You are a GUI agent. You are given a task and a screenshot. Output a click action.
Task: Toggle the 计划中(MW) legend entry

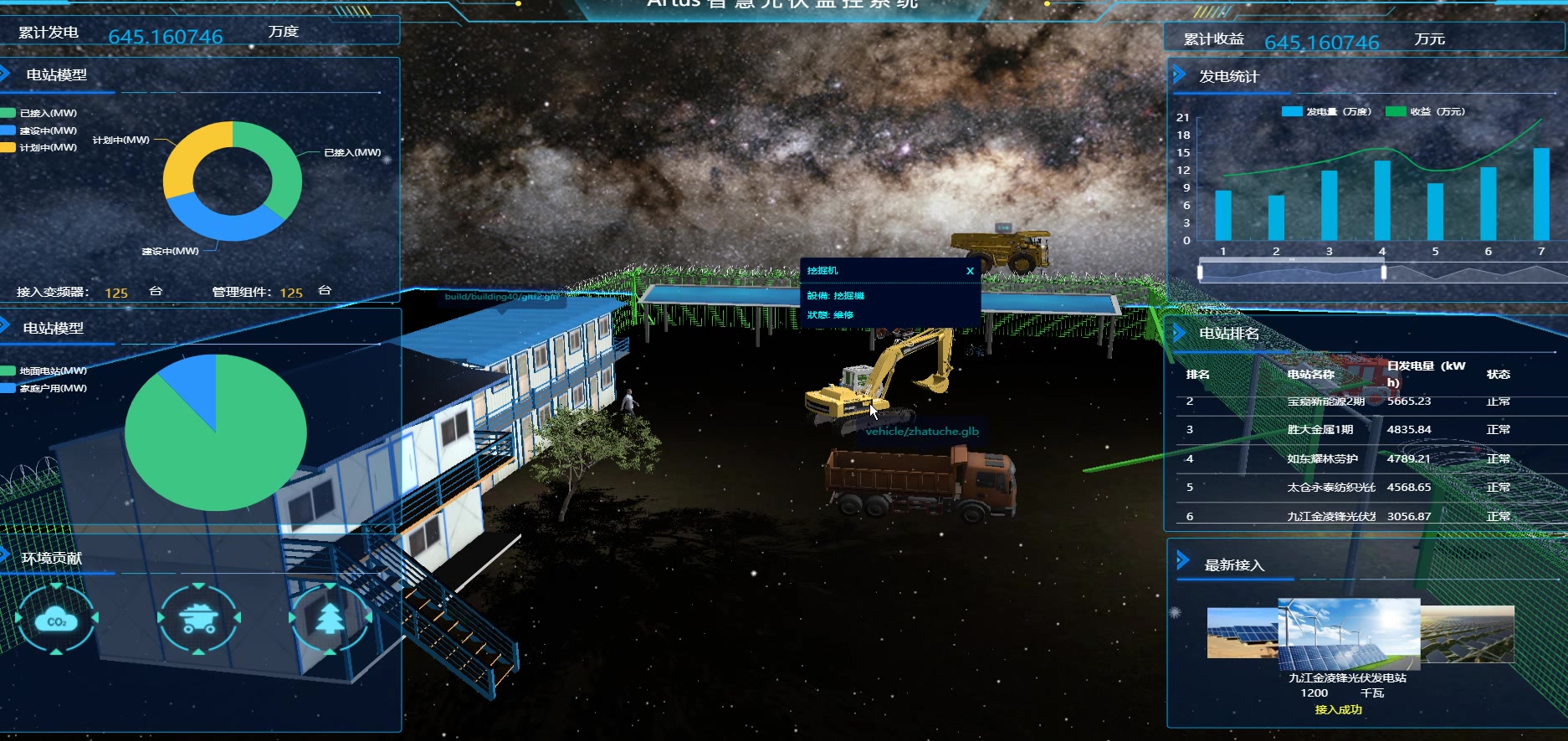(40, 147)
